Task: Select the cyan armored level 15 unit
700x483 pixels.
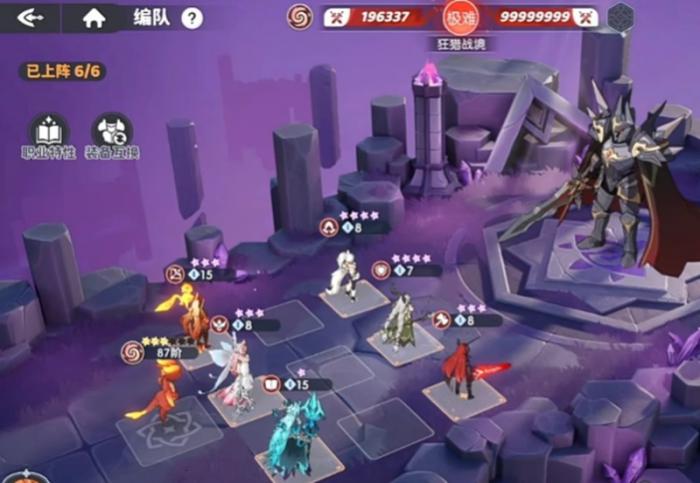Action: coord(296,437)
